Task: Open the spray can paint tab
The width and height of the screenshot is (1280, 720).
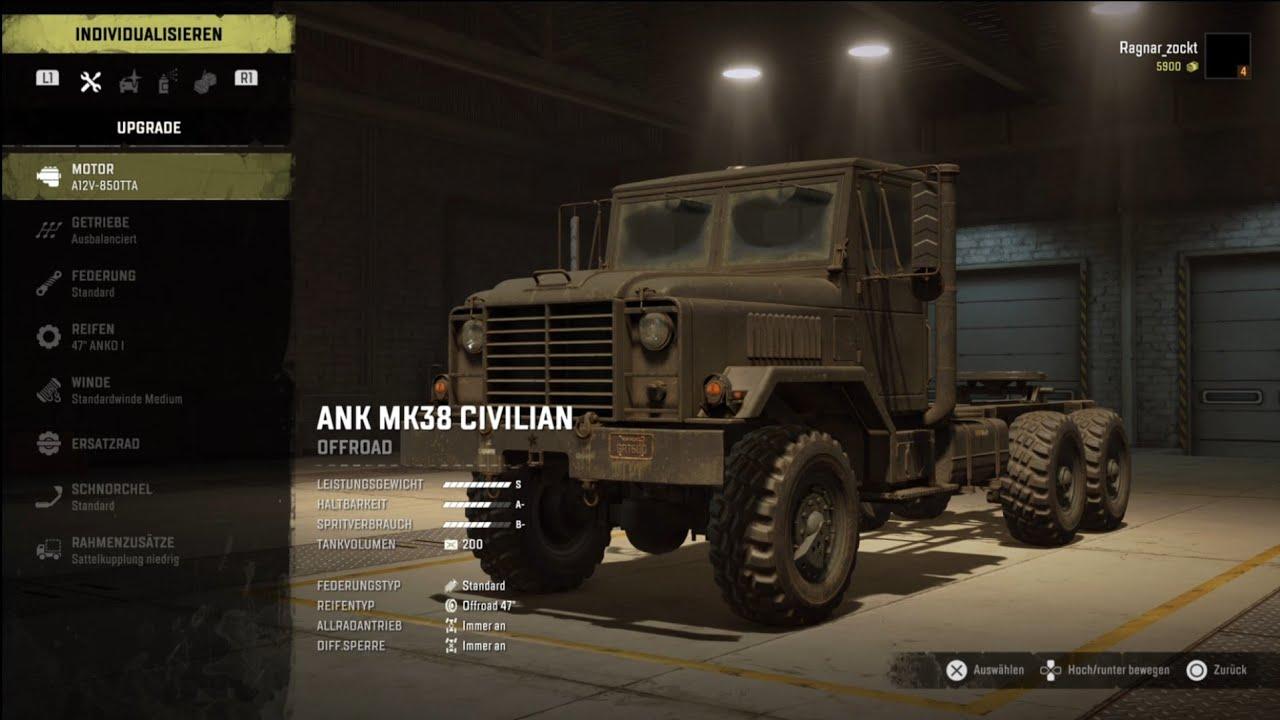Action: tap(166, 81)
